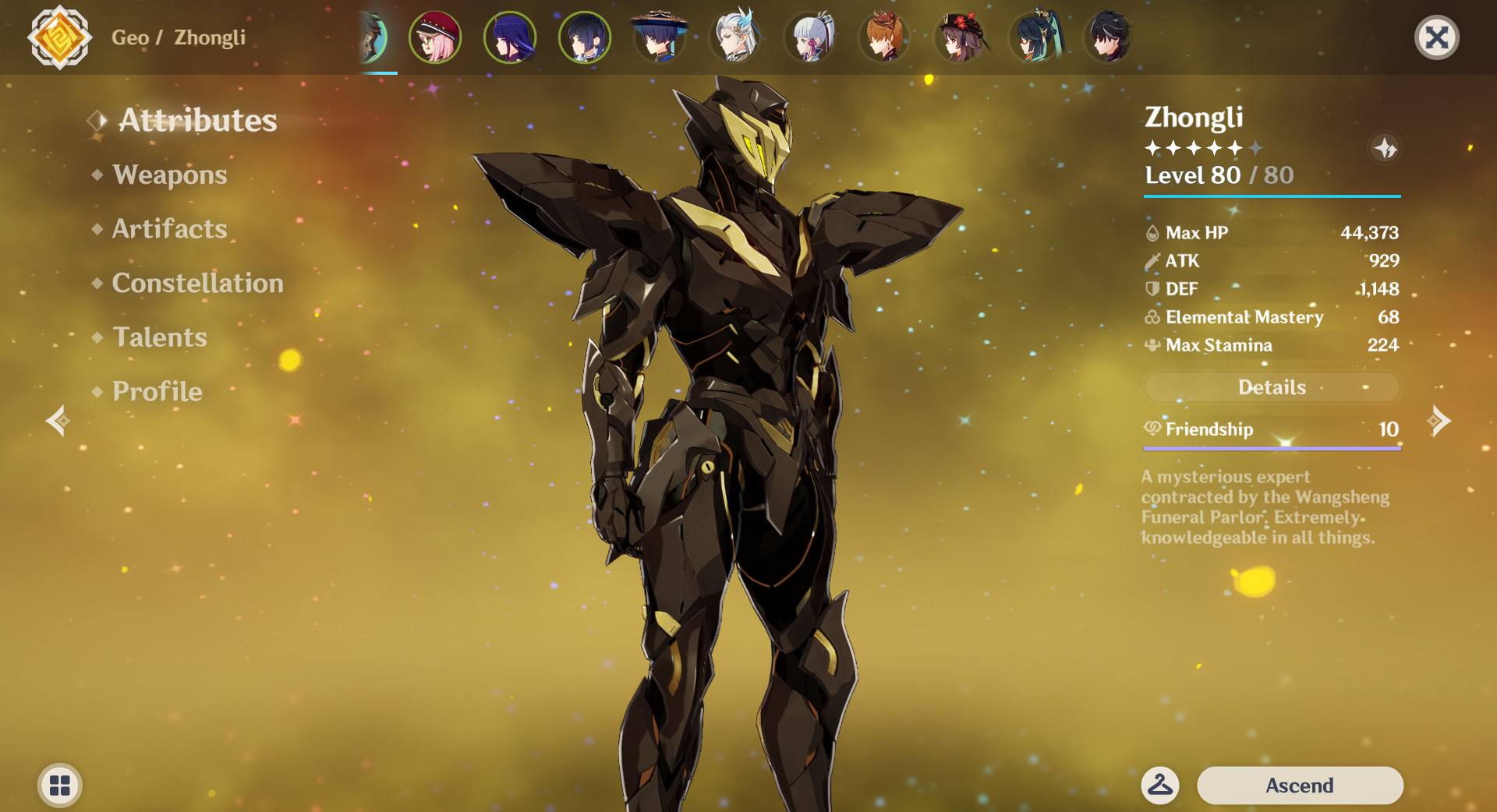
Task: Select the green-ponytail character portrait
Action: point(1033,37)
